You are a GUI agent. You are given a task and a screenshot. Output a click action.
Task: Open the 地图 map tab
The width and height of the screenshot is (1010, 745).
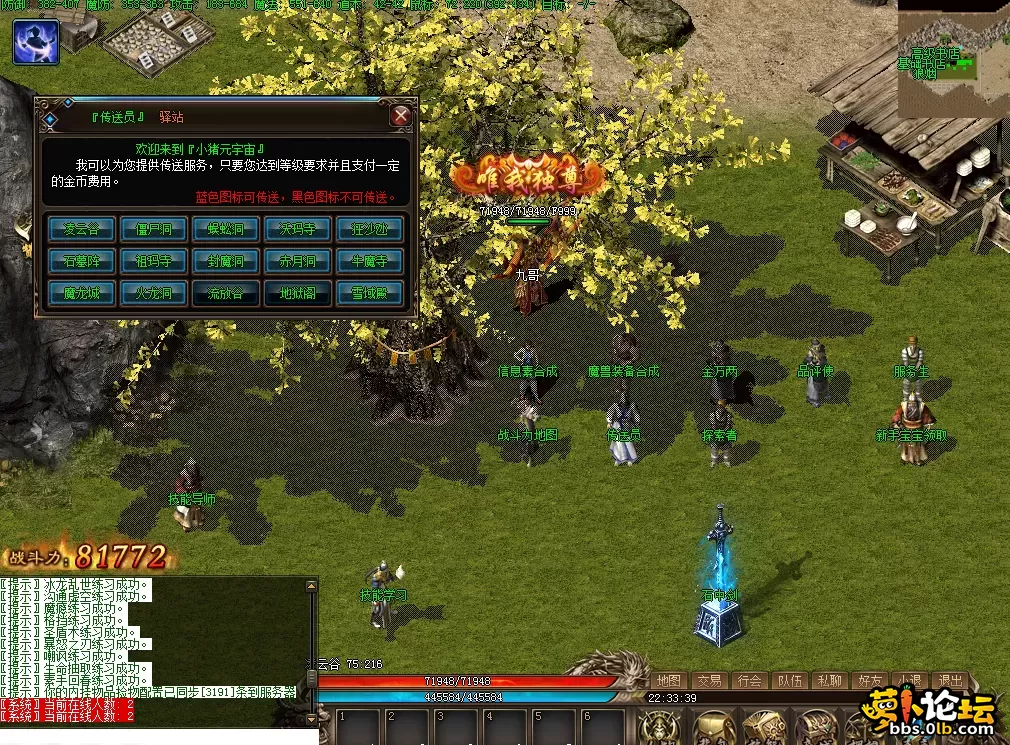[669, 680]
